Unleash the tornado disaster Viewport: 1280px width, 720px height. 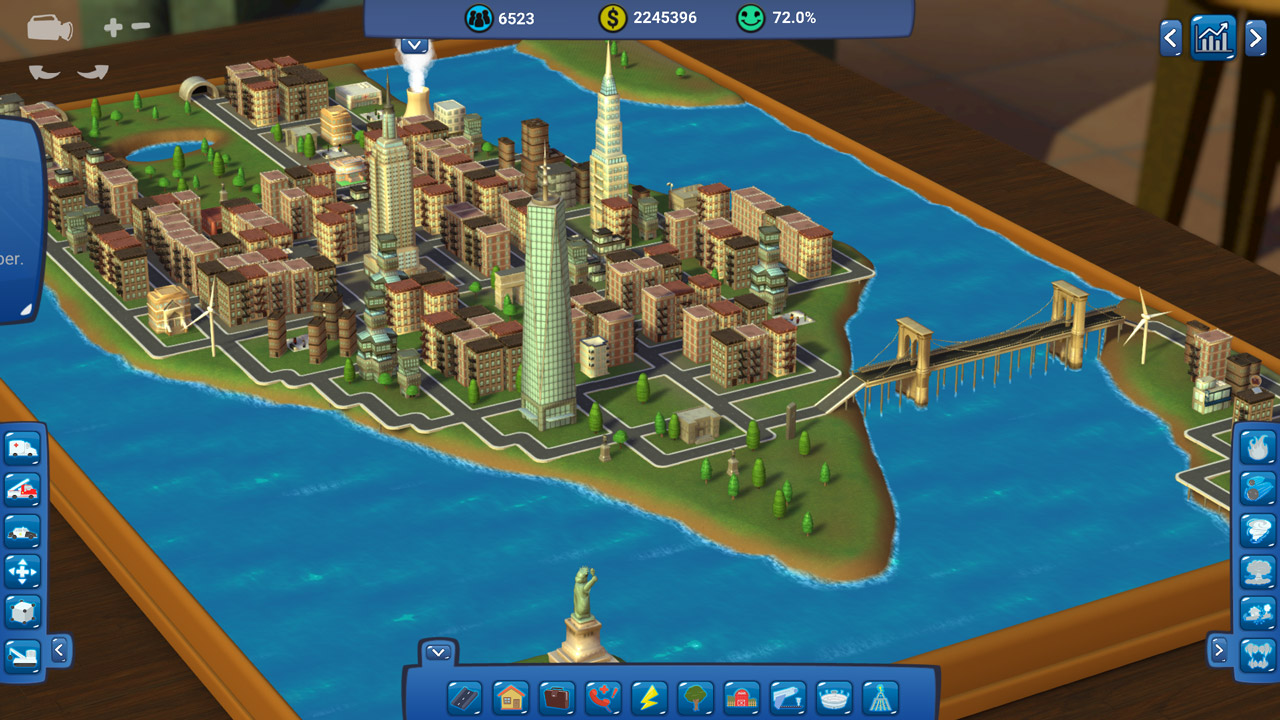coord(1257,530)
